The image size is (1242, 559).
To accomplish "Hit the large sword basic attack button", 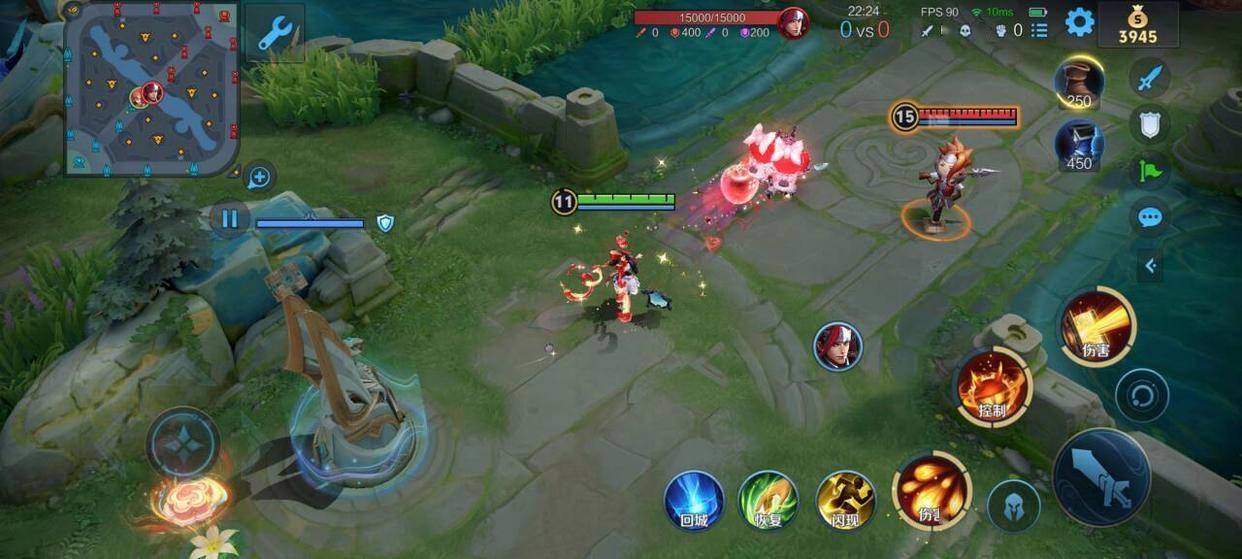I will pyautogui.click(x=1102, y=478).
